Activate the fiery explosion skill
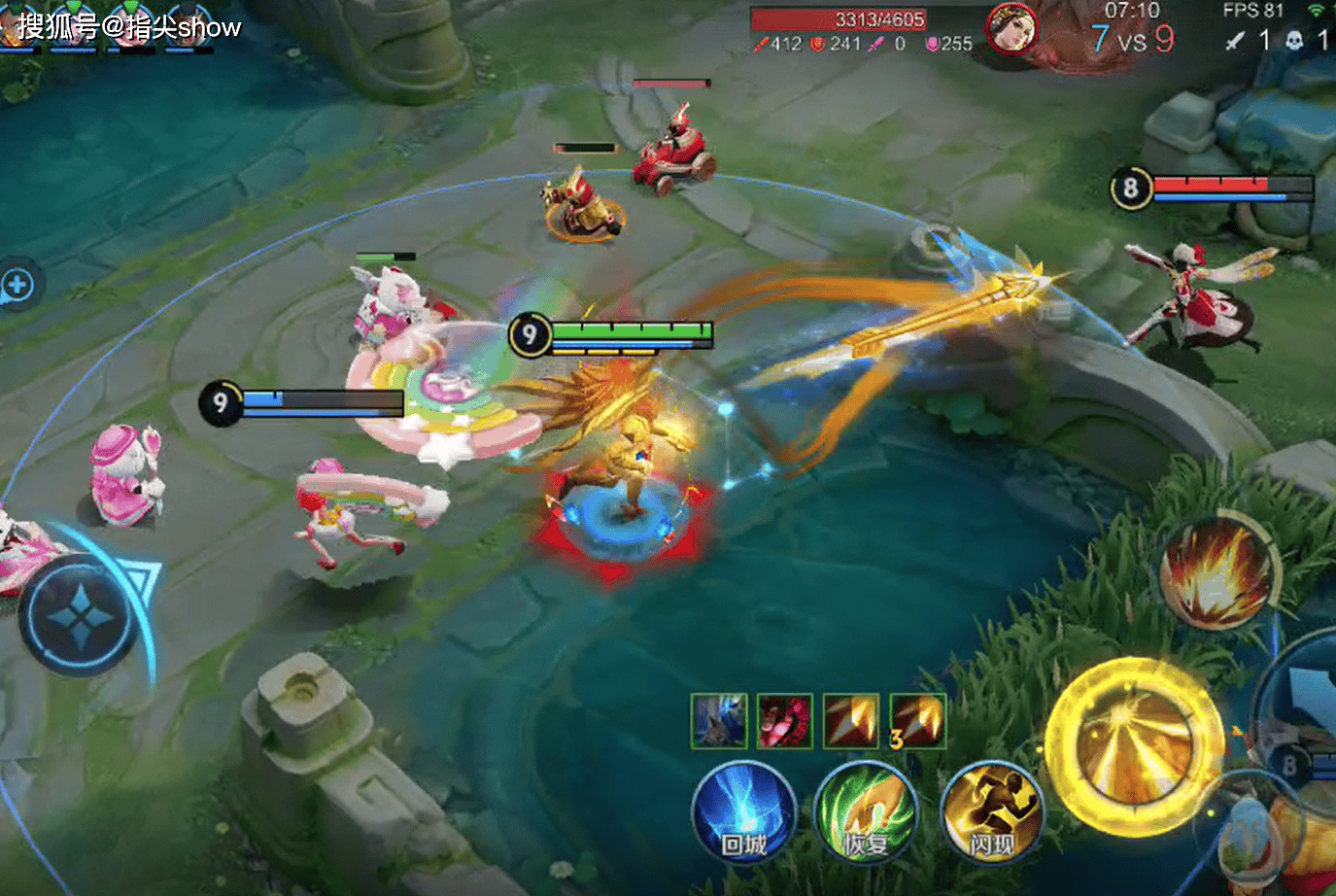 (1216, 572)
